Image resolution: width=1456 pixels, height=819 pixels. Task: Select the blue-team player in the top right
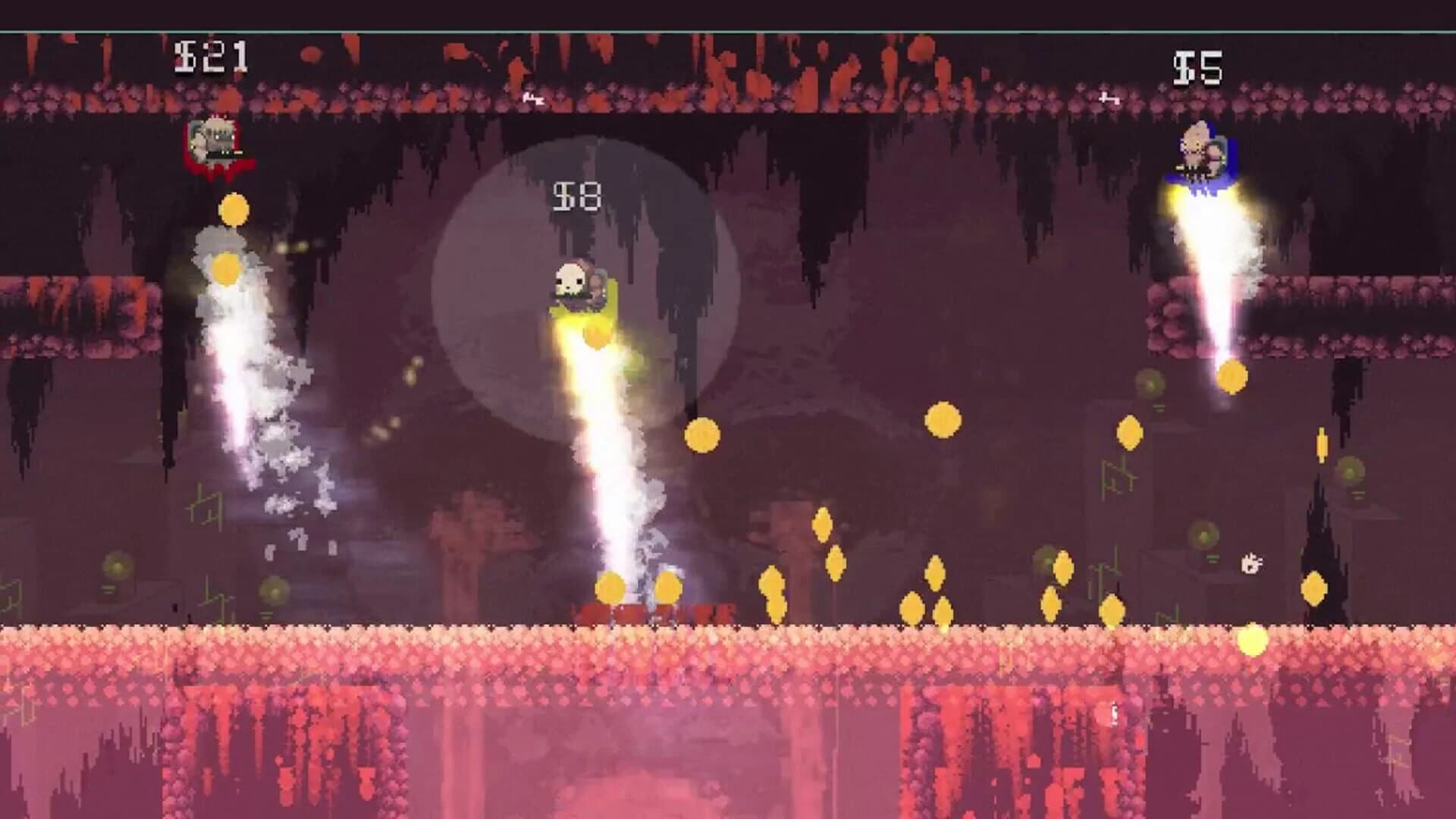click(x=1203, y=148)
